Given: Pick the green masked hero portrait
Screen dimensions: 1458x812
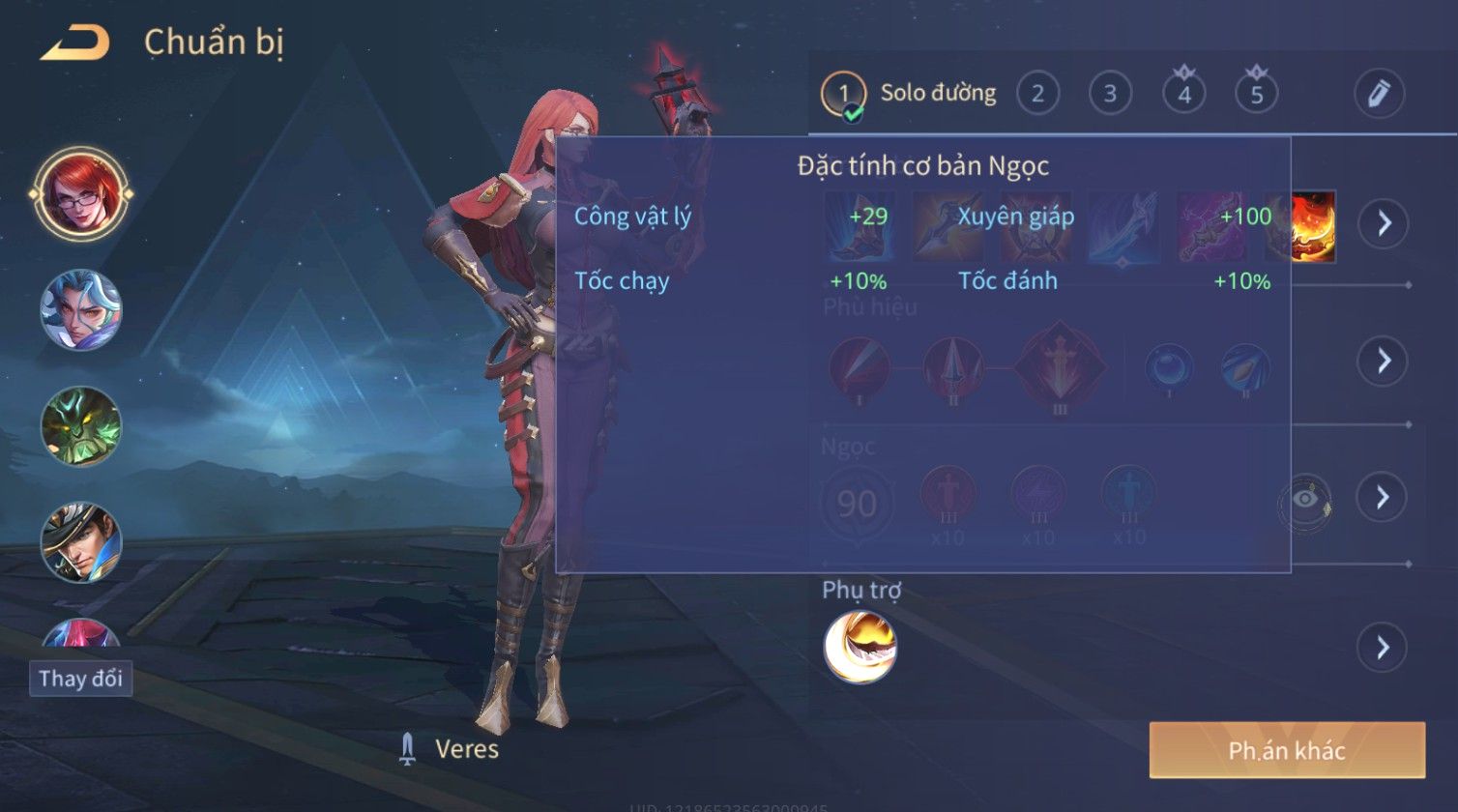Looking at the screenshot, I should coord(81,426).
